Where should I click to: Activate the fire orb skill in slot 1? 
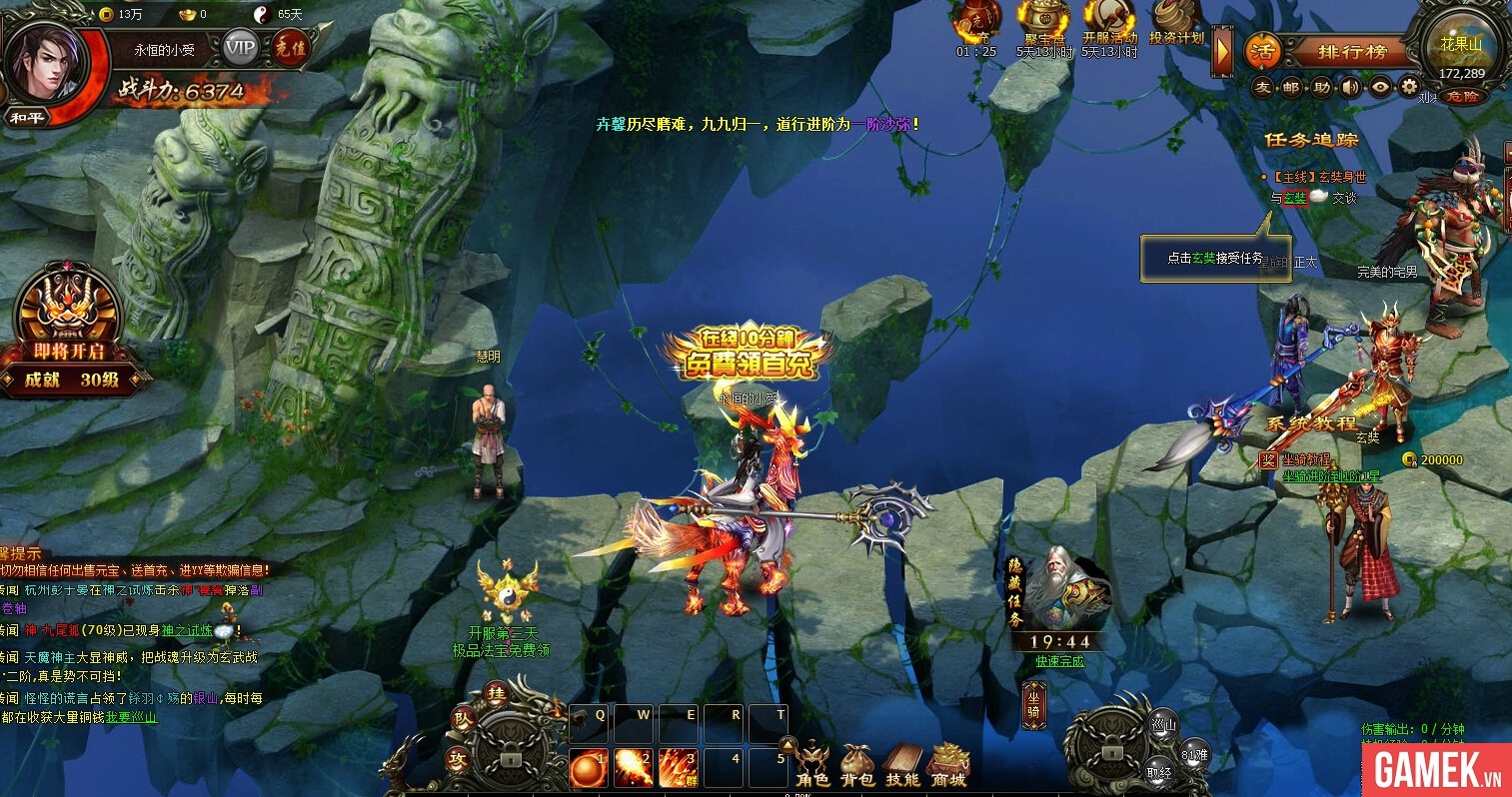tap(587, 769)
